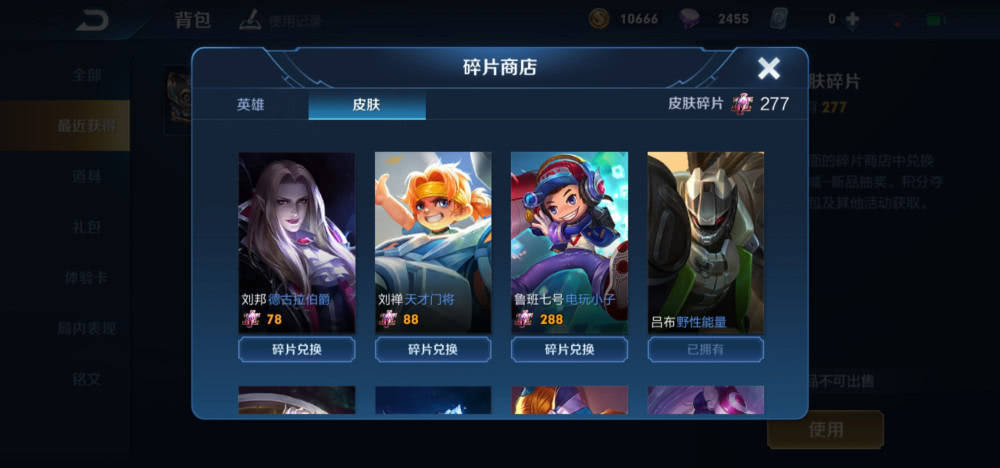Exchange fragments for 刘邦 德古拉伯爵 skin
This screenshot has width=1000, height=468.
(296, 349)
